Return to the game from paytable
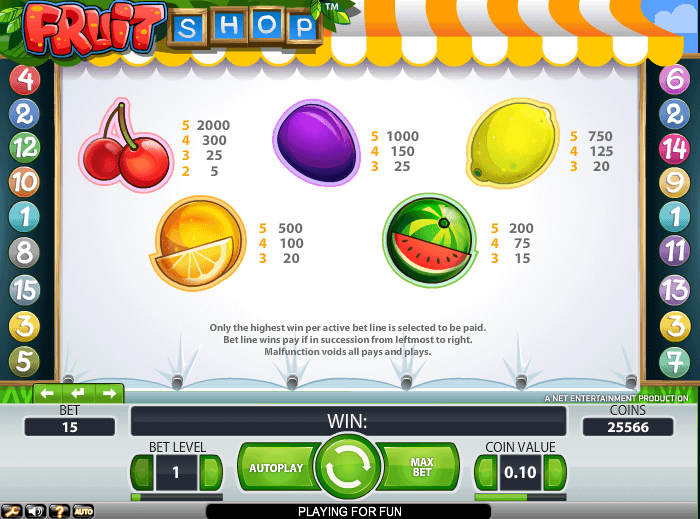The width and height of the screenshot is (700, 519). point(77,393)
